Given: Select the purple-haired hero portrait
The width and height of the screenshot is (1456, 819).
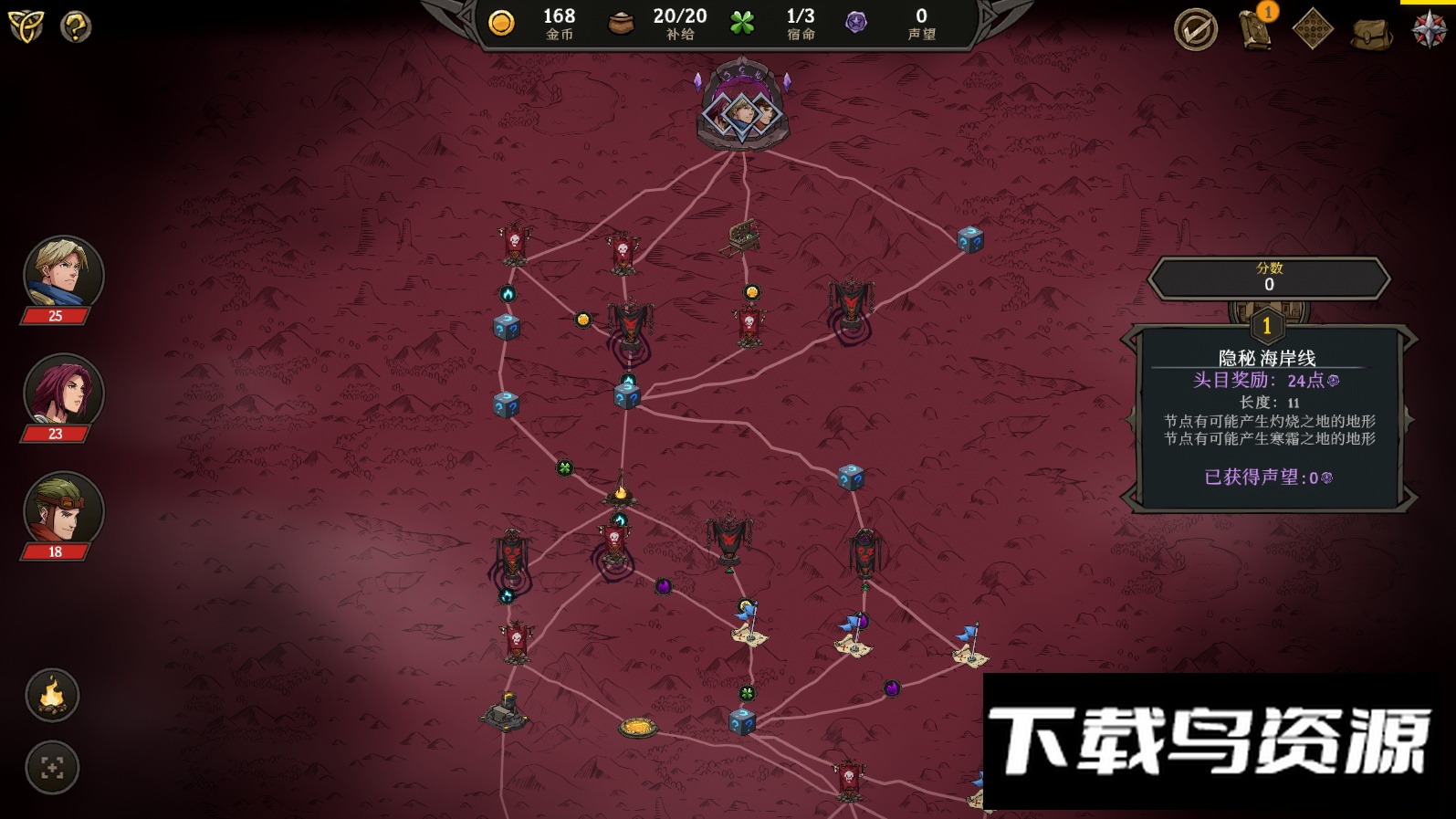Looking at the screenshot, I should tap(63, 391).
